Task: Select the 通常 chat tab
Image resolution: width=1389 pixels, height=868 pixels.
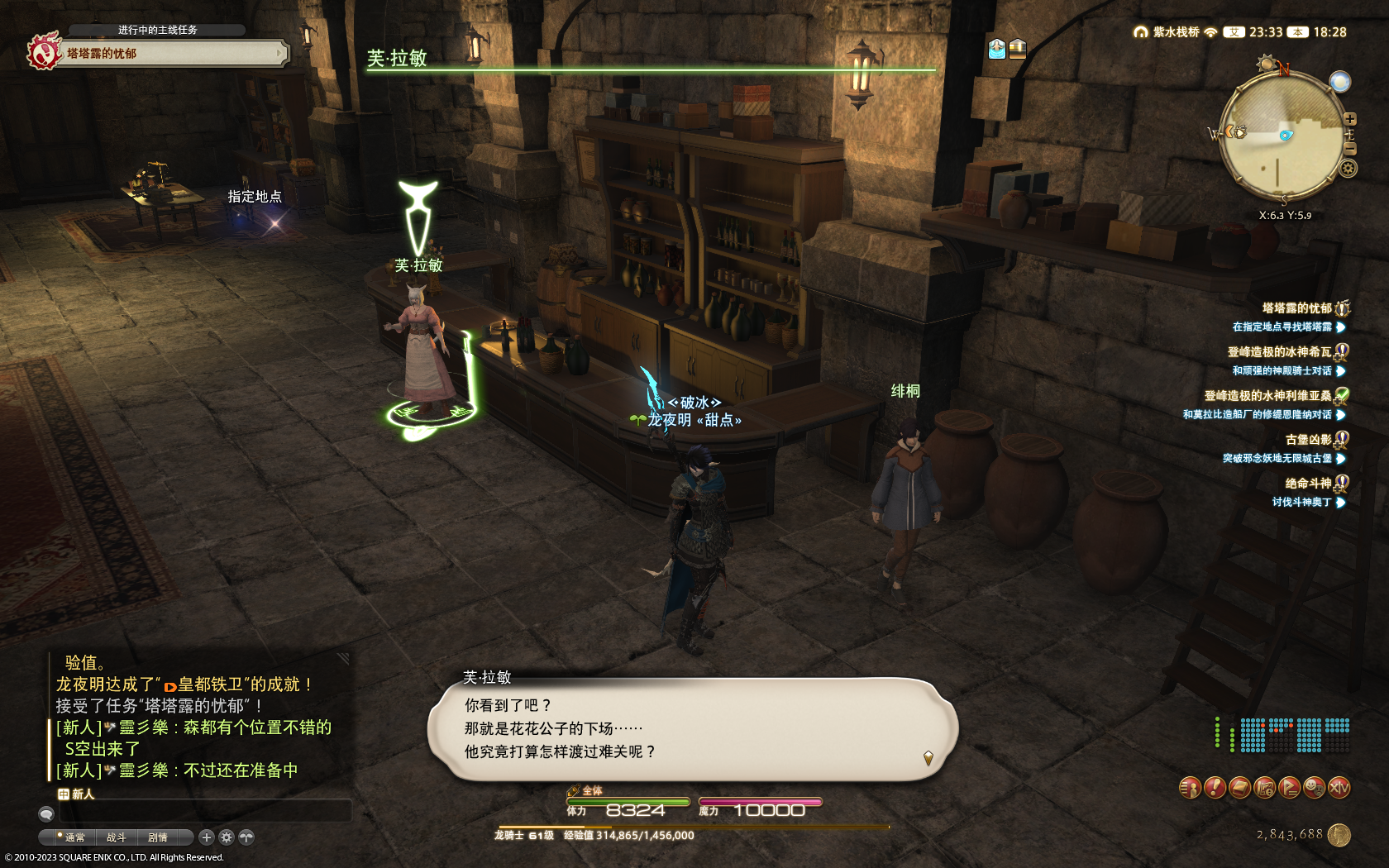Action: coord(74,837)
